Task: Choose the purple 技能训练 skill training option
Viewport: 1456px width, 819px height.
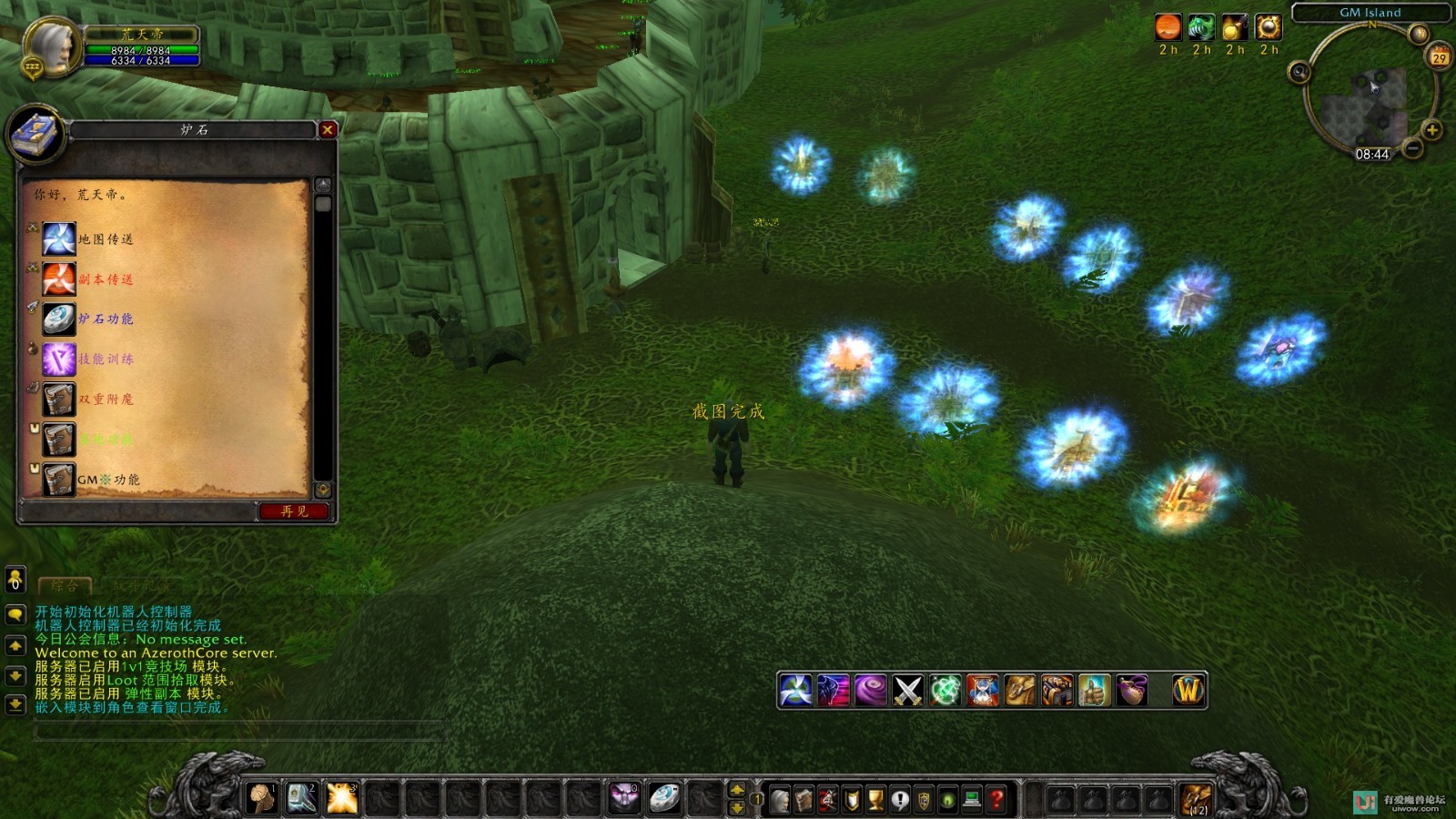Action: (106, 359)
